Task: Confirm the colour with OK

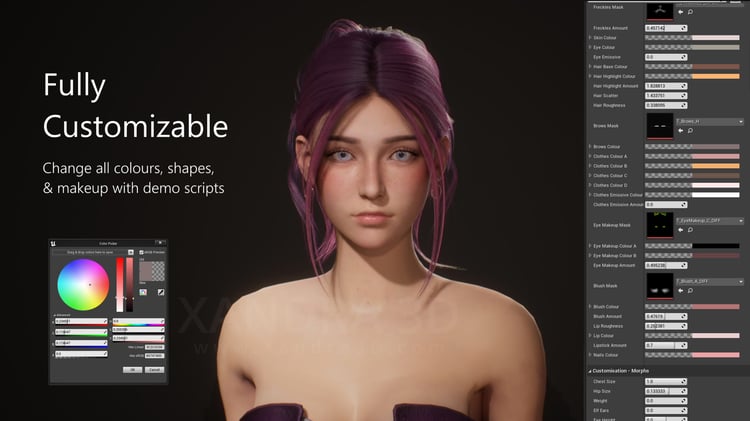Action: [x=131, y=369]
